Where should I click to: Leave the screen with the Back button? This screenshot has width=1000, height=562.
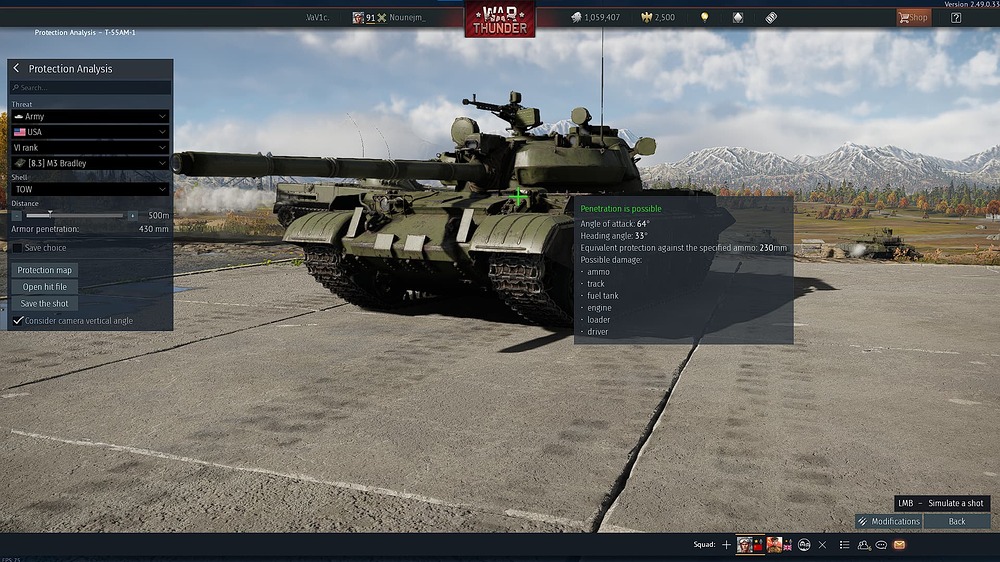tap(957, 521)
